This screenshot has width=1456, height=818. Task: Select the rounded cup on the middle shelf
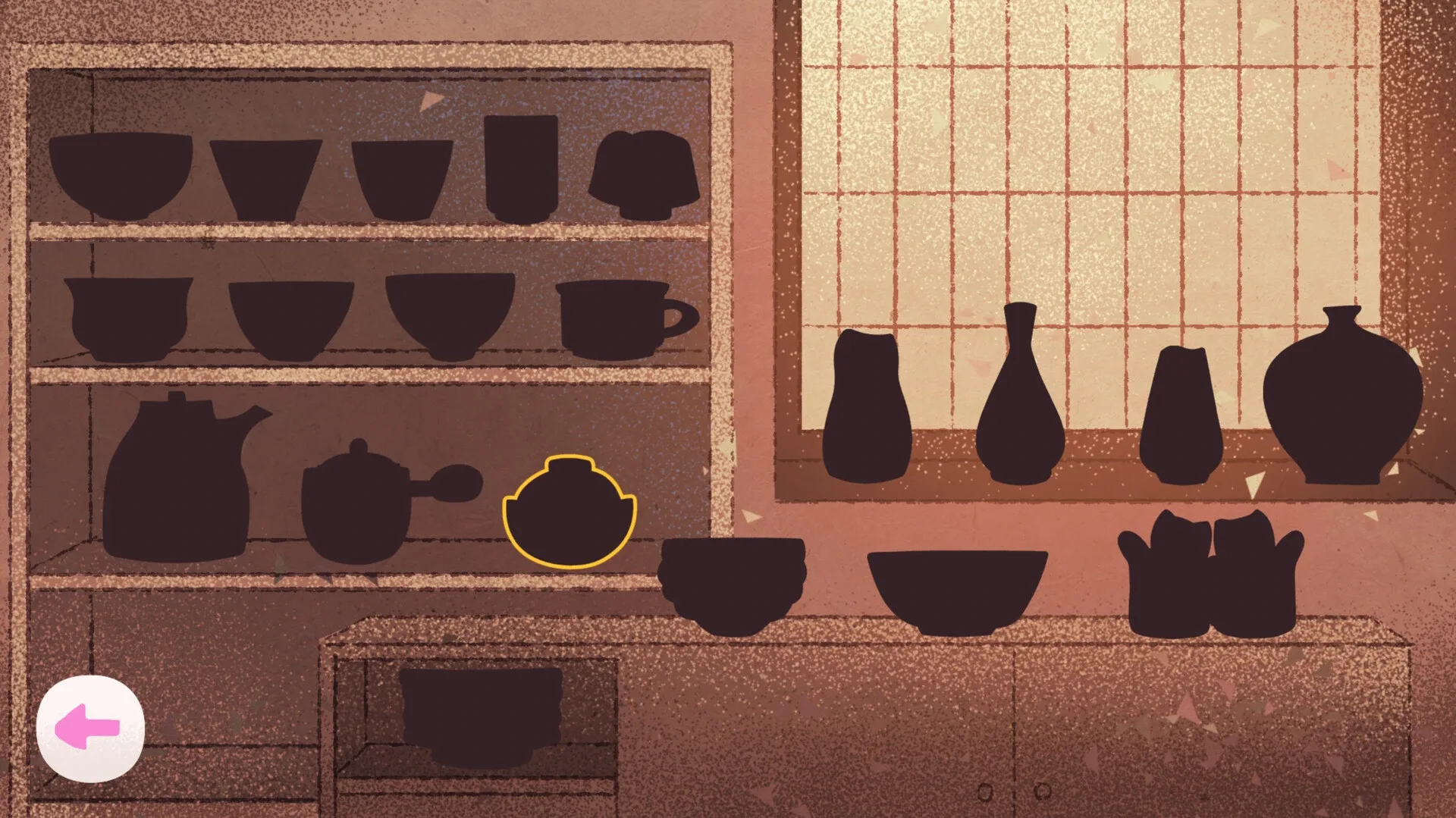[x=129, y=315]
